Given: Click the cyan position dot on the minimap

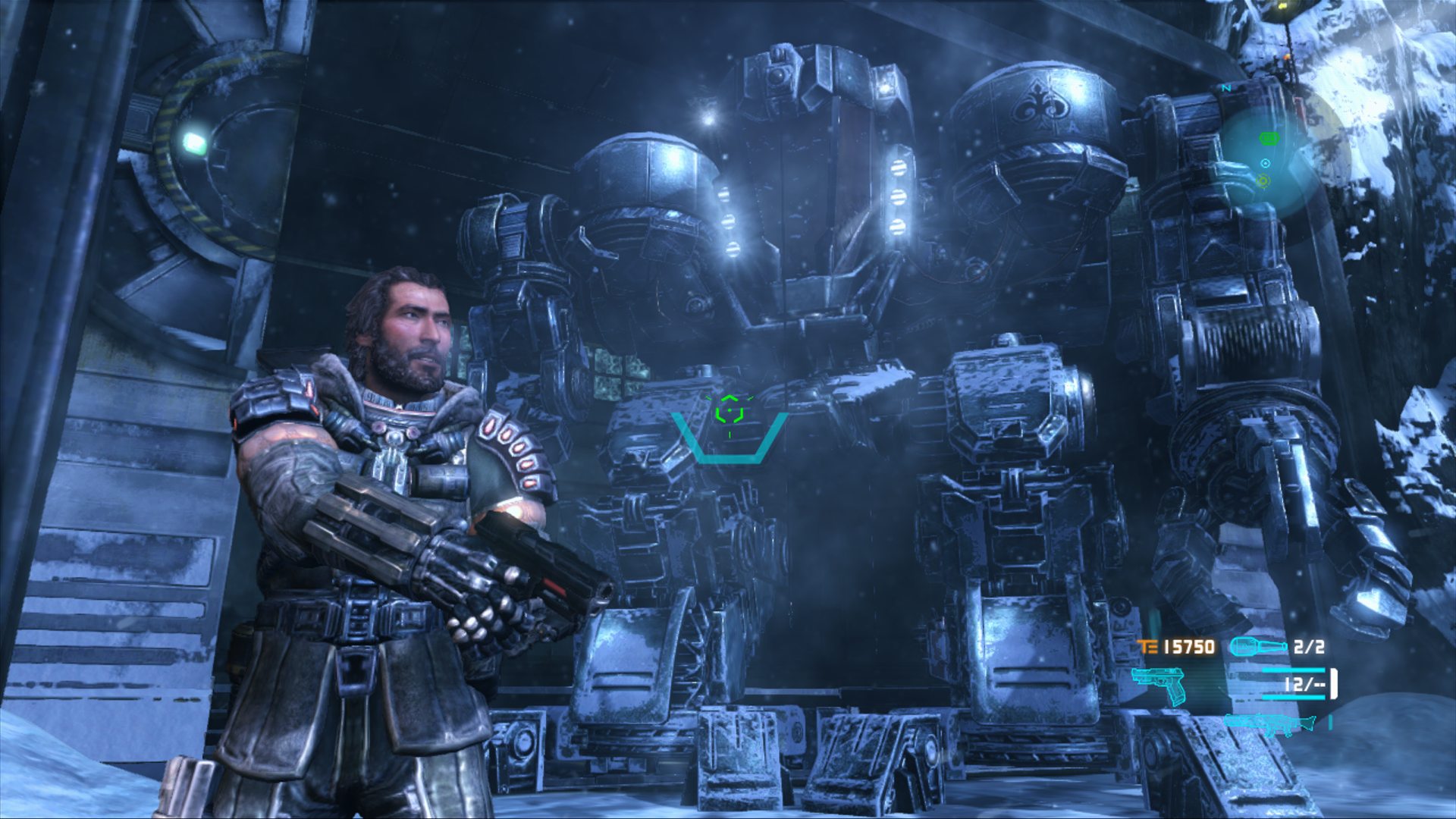Looking at the screenshot, I should 1265,162.
